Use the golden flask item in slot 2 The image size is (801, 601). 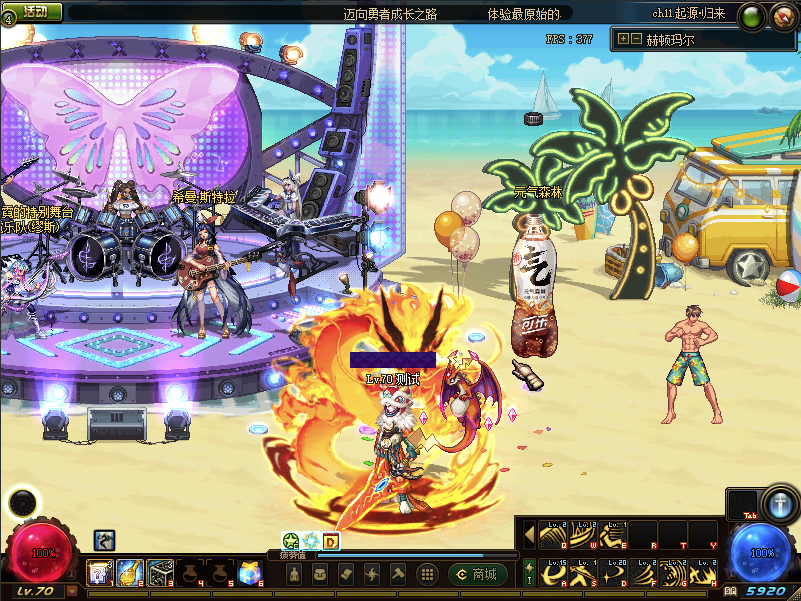coord(129,572)
